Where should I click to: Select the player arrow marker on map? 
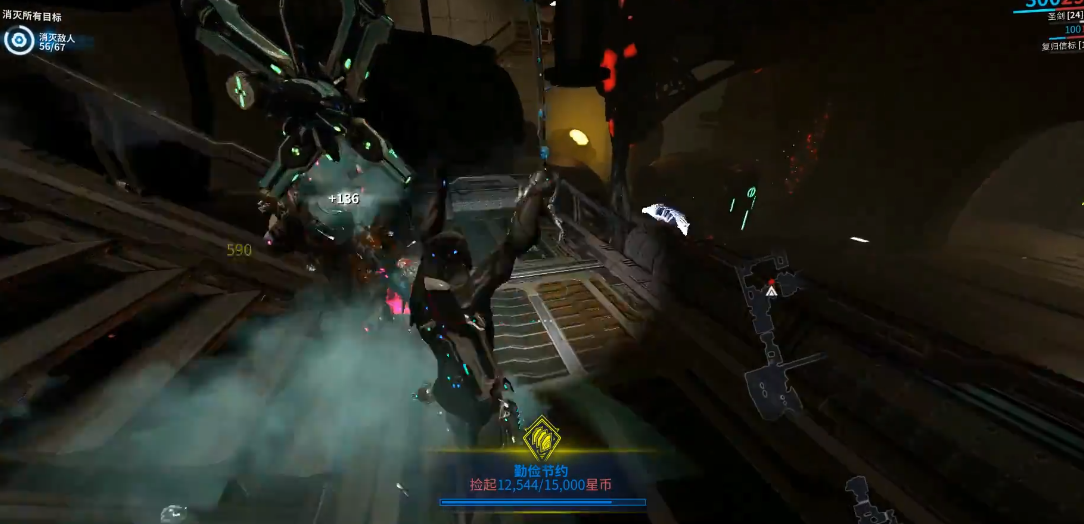[771, 291]
